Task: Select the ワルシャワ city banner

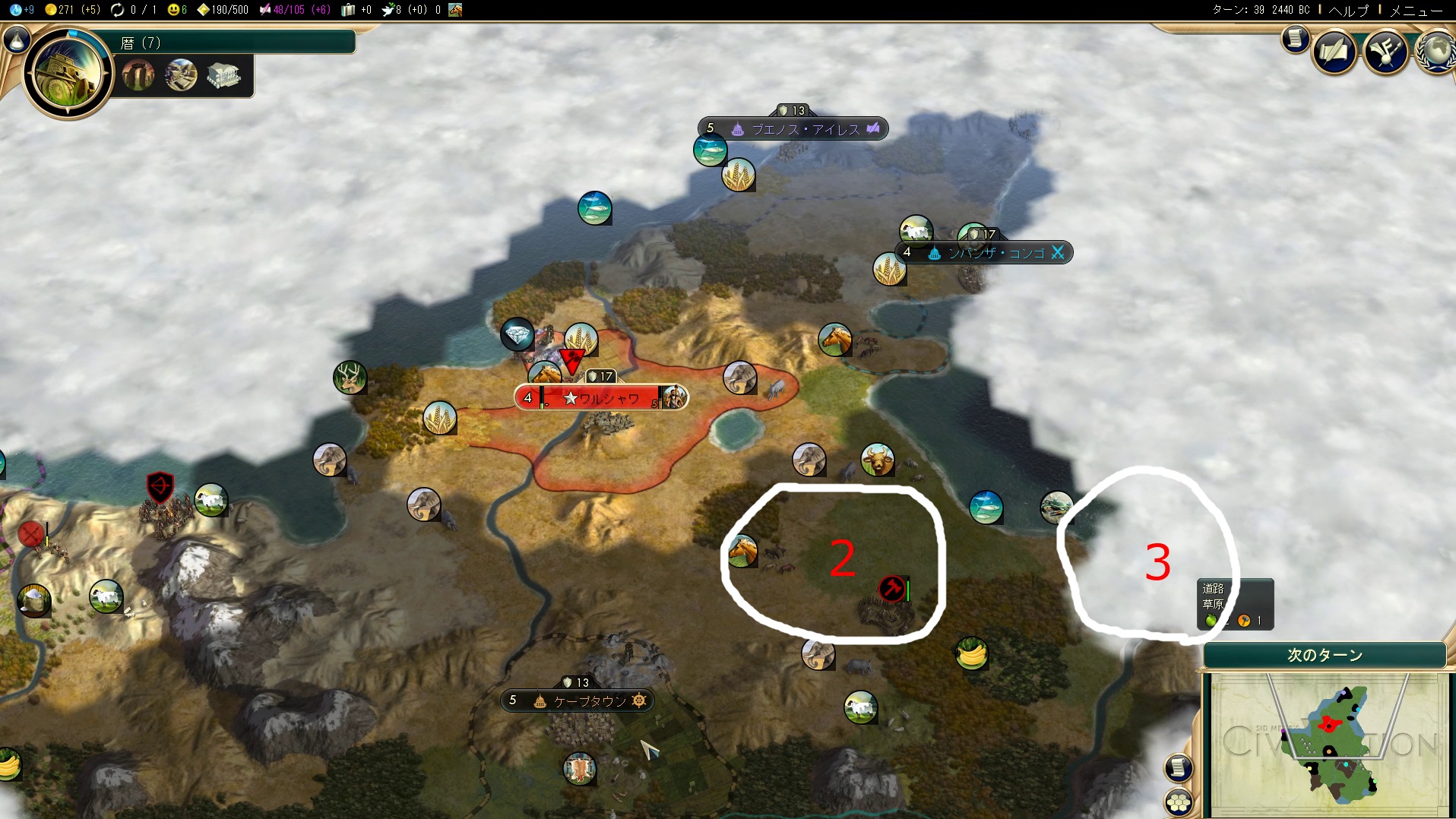Action: point(600,397)
